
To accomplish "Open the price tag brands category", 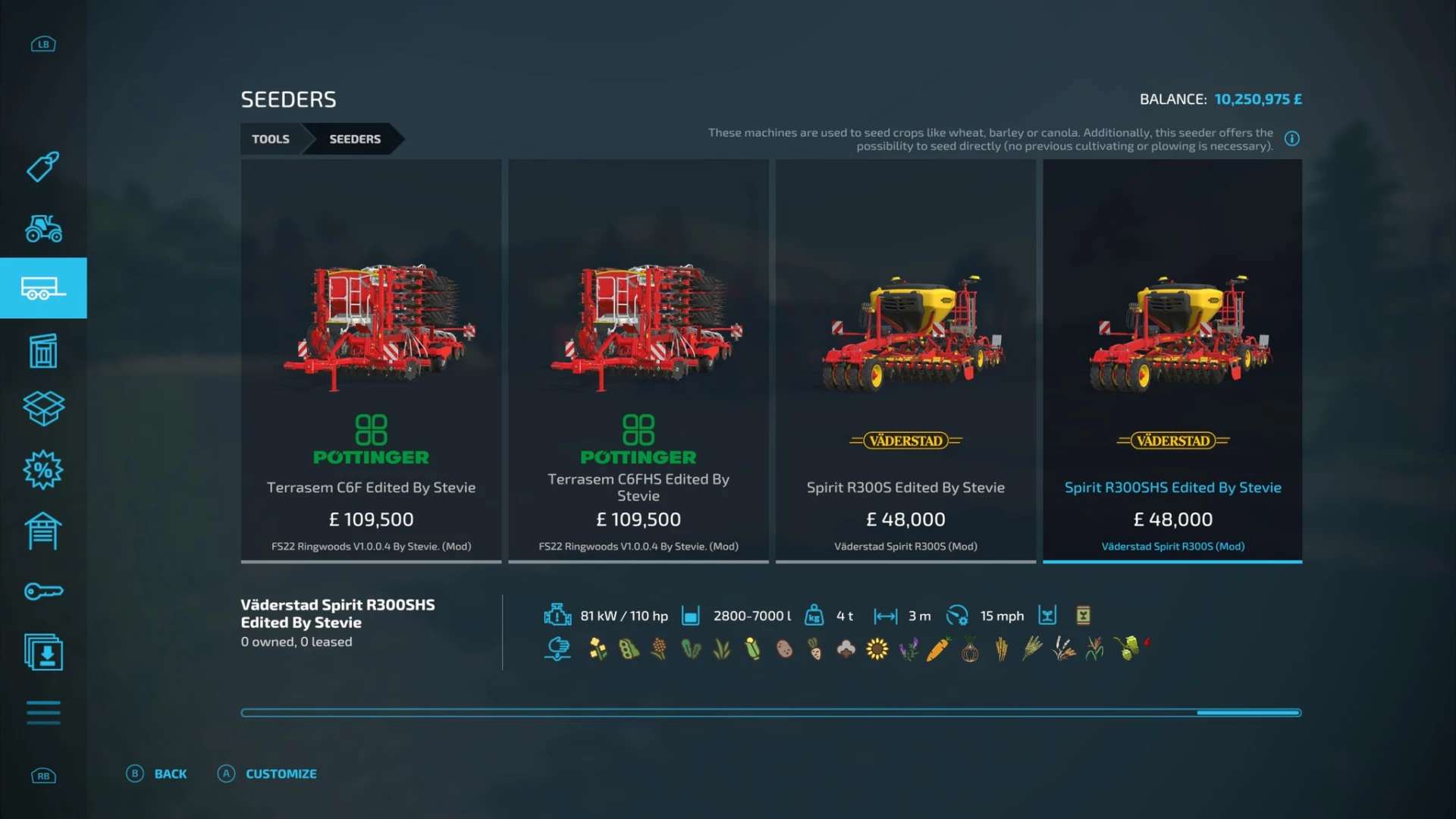I will coord(43,167).
